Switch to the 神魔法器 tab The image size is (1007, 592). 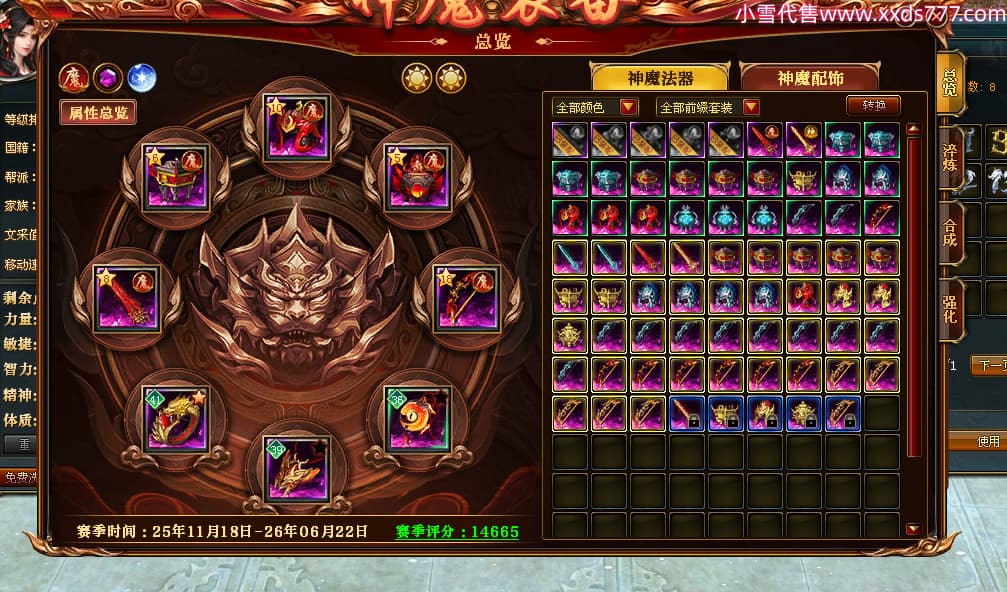660,78
